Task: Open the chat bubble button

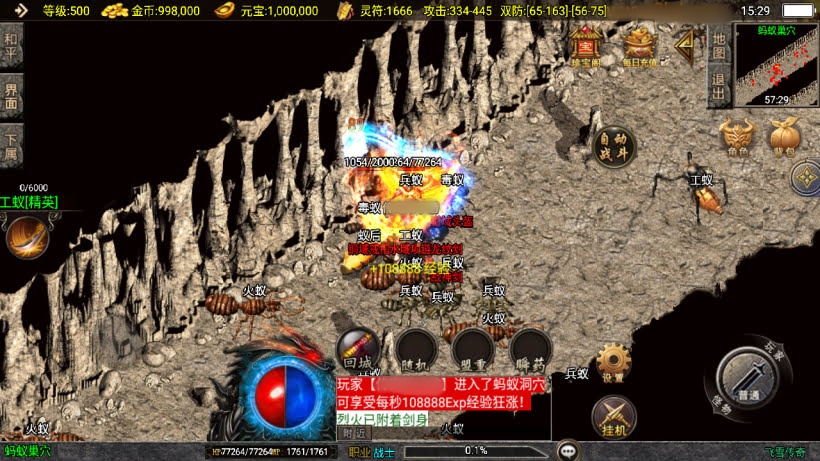Action: (567, 451)
